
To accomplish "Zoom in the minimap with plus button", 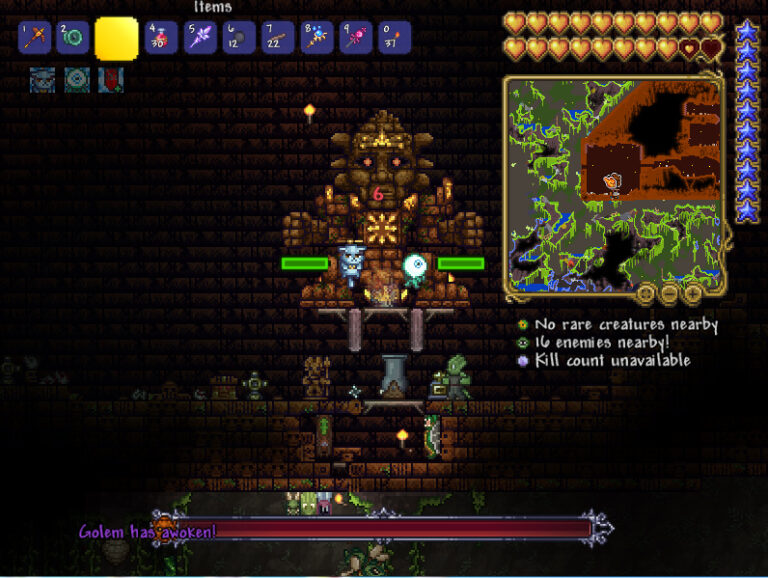I will click(x=693, y=293).
